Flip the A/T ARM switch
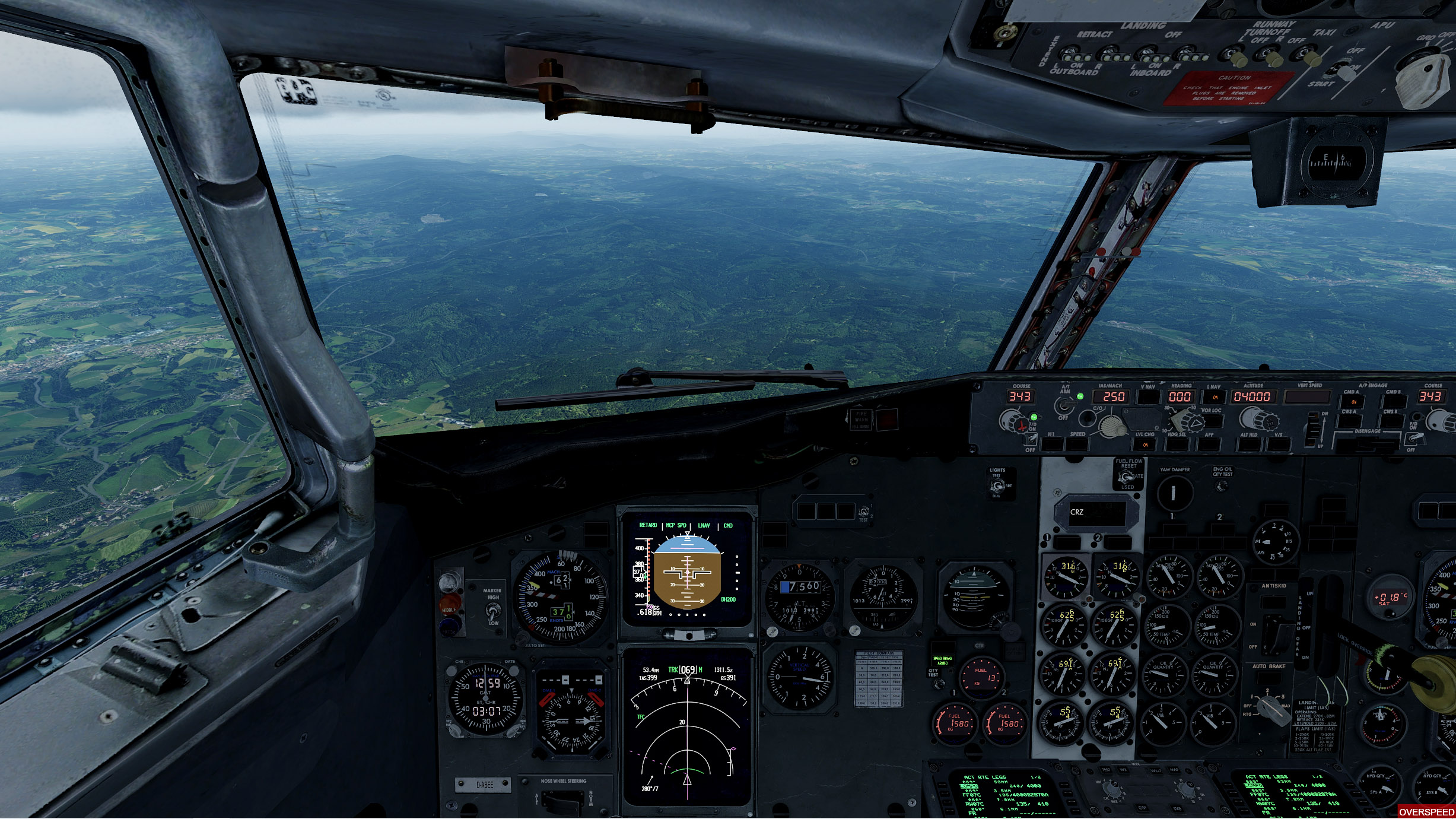 tap(1065, 405)
